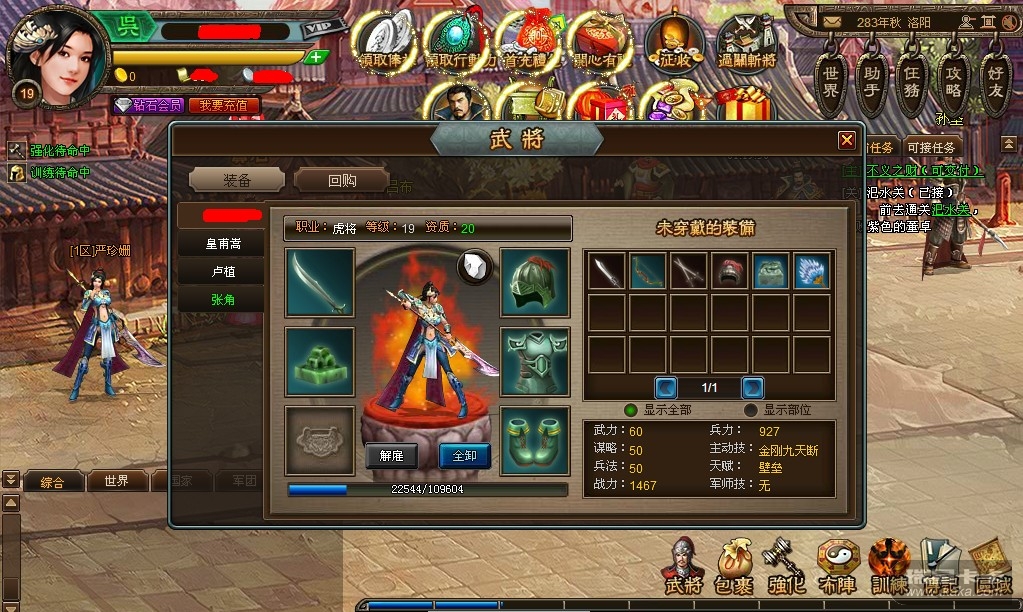The height and width of the screenshot is (612, 1023).
Task: Click the 我要充值 recharge button
Action: coord(224,105)
